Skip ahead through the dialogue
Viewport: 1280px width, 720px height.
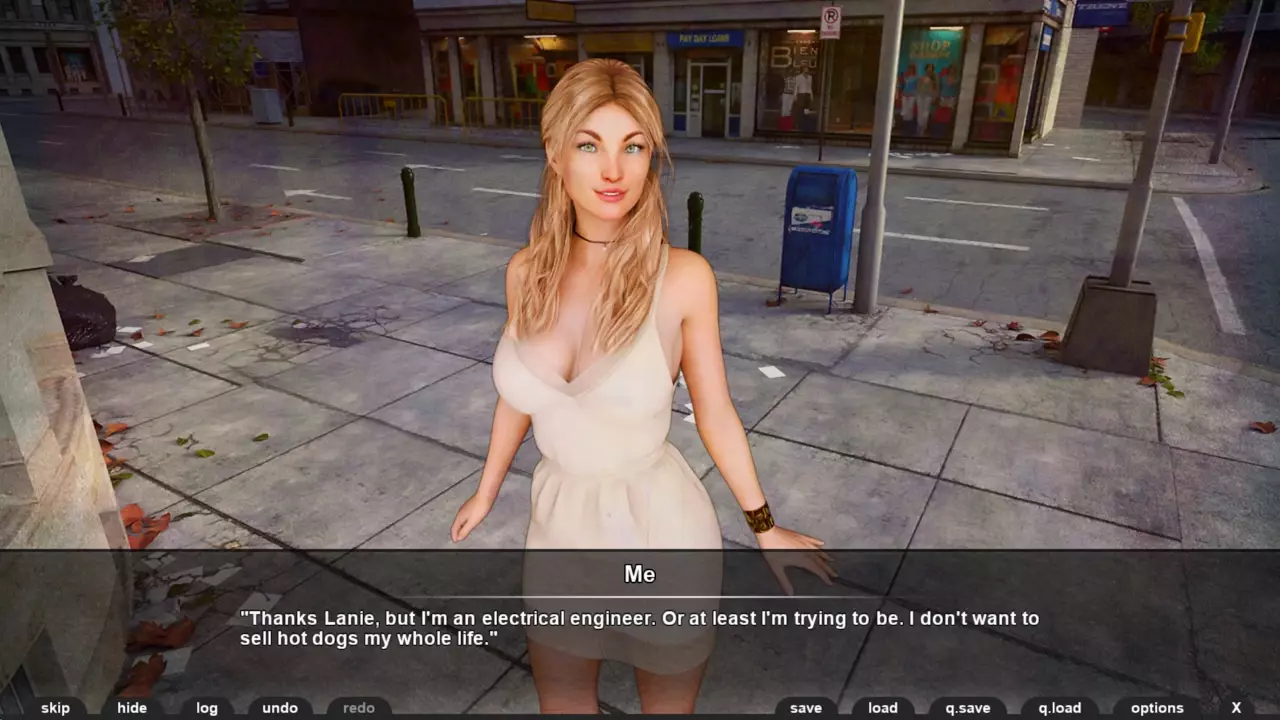click(56, 708)
